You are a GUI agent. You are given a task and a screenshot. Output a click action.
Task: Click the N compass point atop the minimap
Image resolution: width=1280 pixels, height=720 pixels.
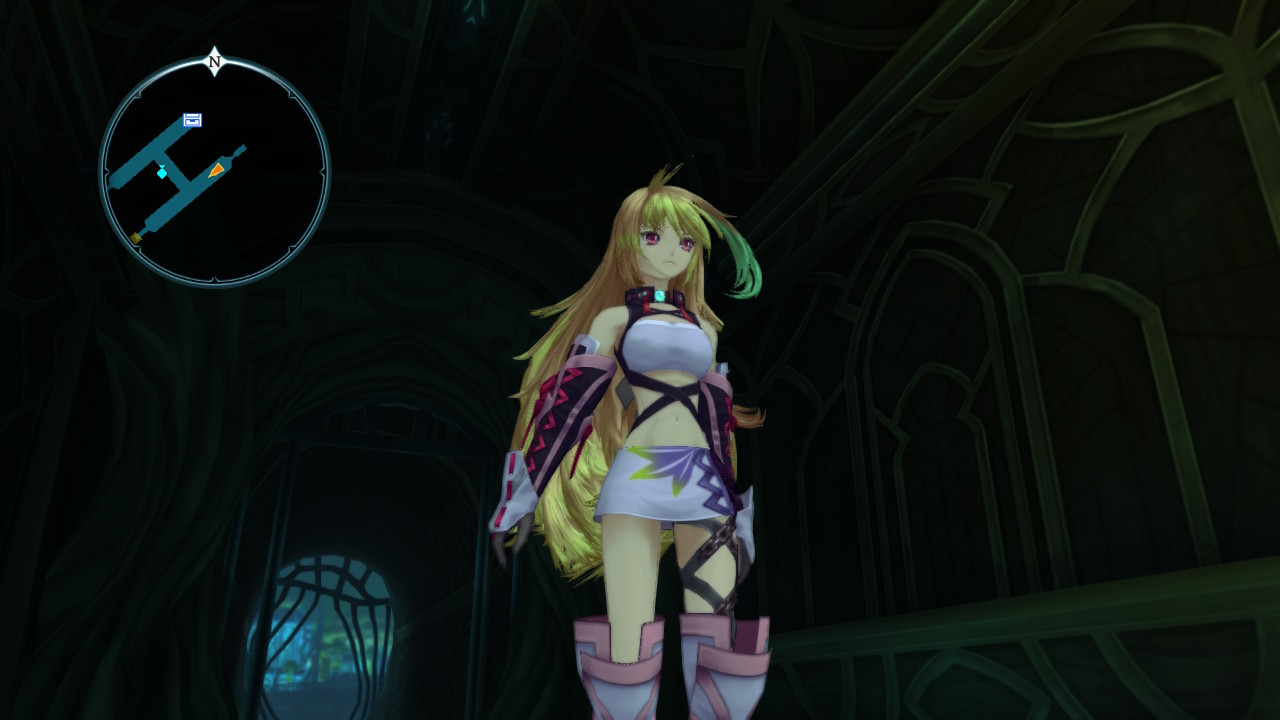coord(214,62)
